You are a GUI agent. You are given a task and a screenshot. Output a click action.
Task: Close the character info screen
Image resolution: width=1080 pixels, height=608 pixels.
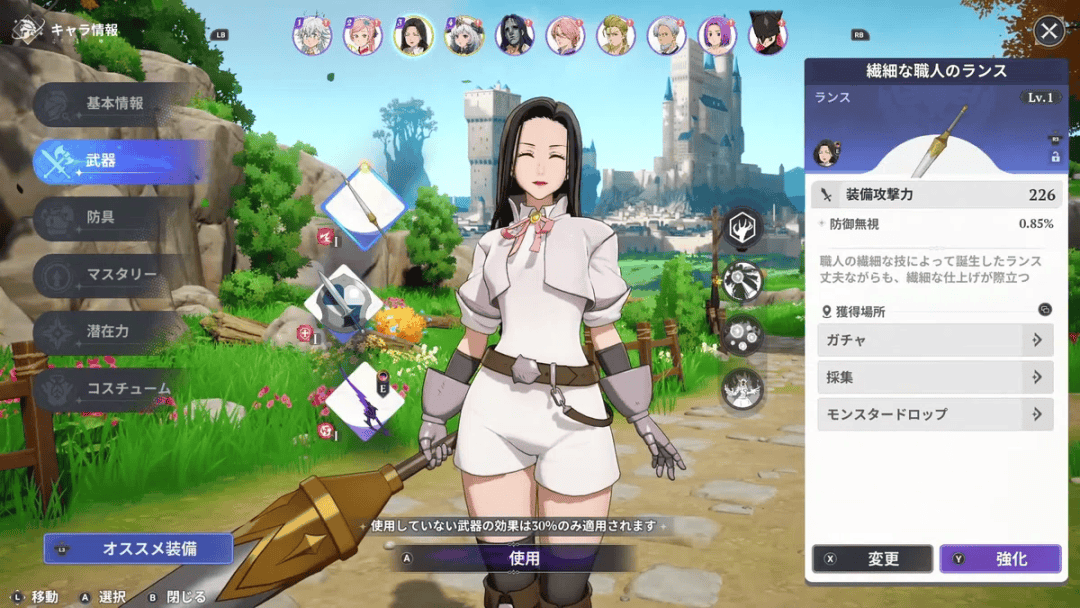1048,31
